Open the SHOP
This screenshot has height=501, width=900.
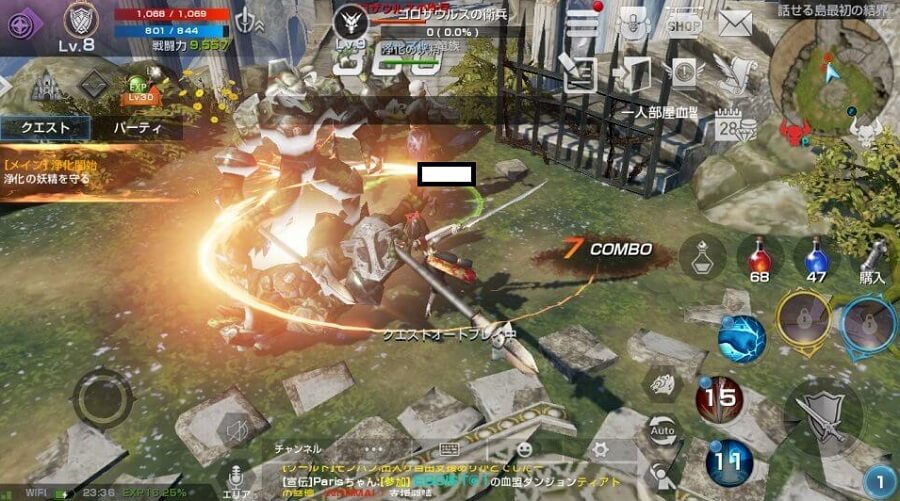coord(684,21)
